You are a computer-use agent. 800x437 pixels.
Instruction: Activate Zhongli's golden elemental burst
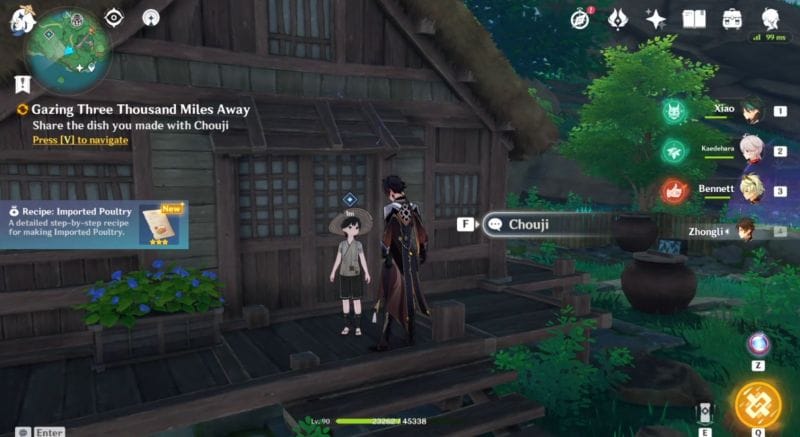click(759, 401)
